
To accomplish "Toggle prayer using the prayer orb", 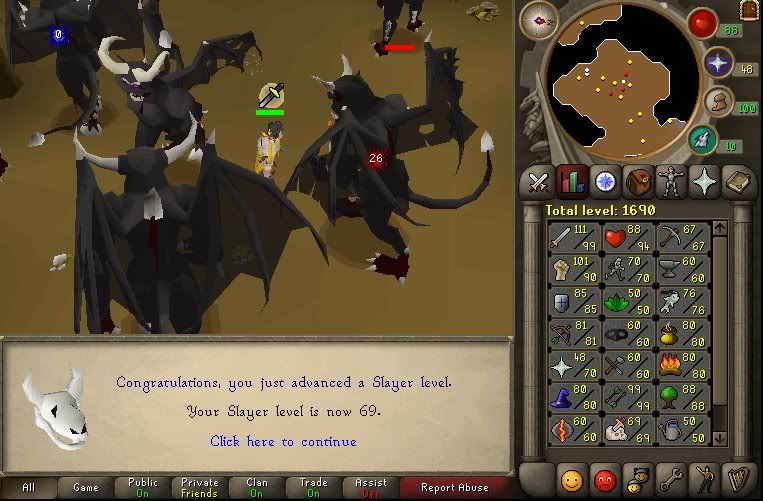I will (x=717, y=64).
